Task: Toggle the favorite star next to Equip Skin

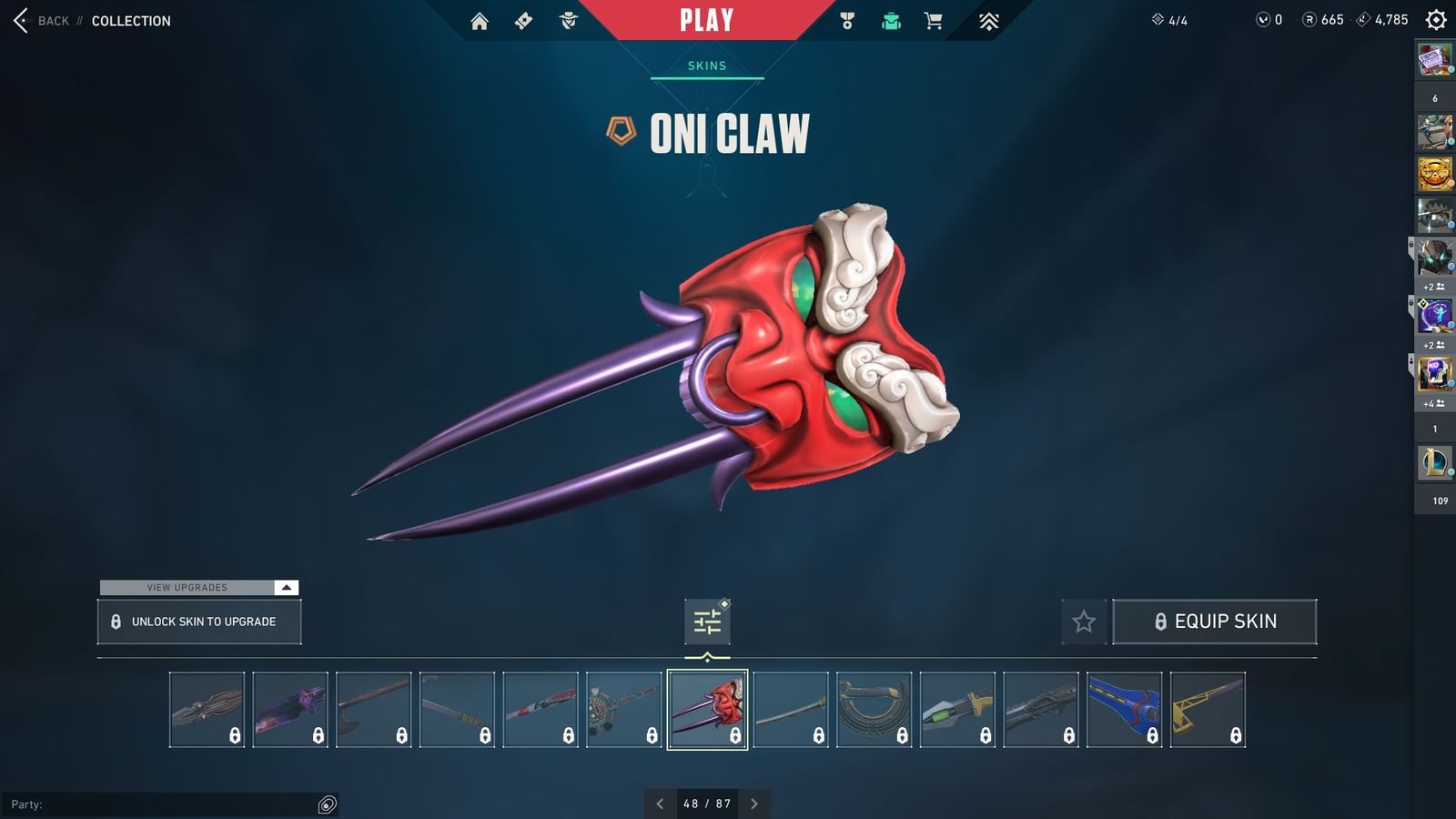Action: tap(1084, 622)
